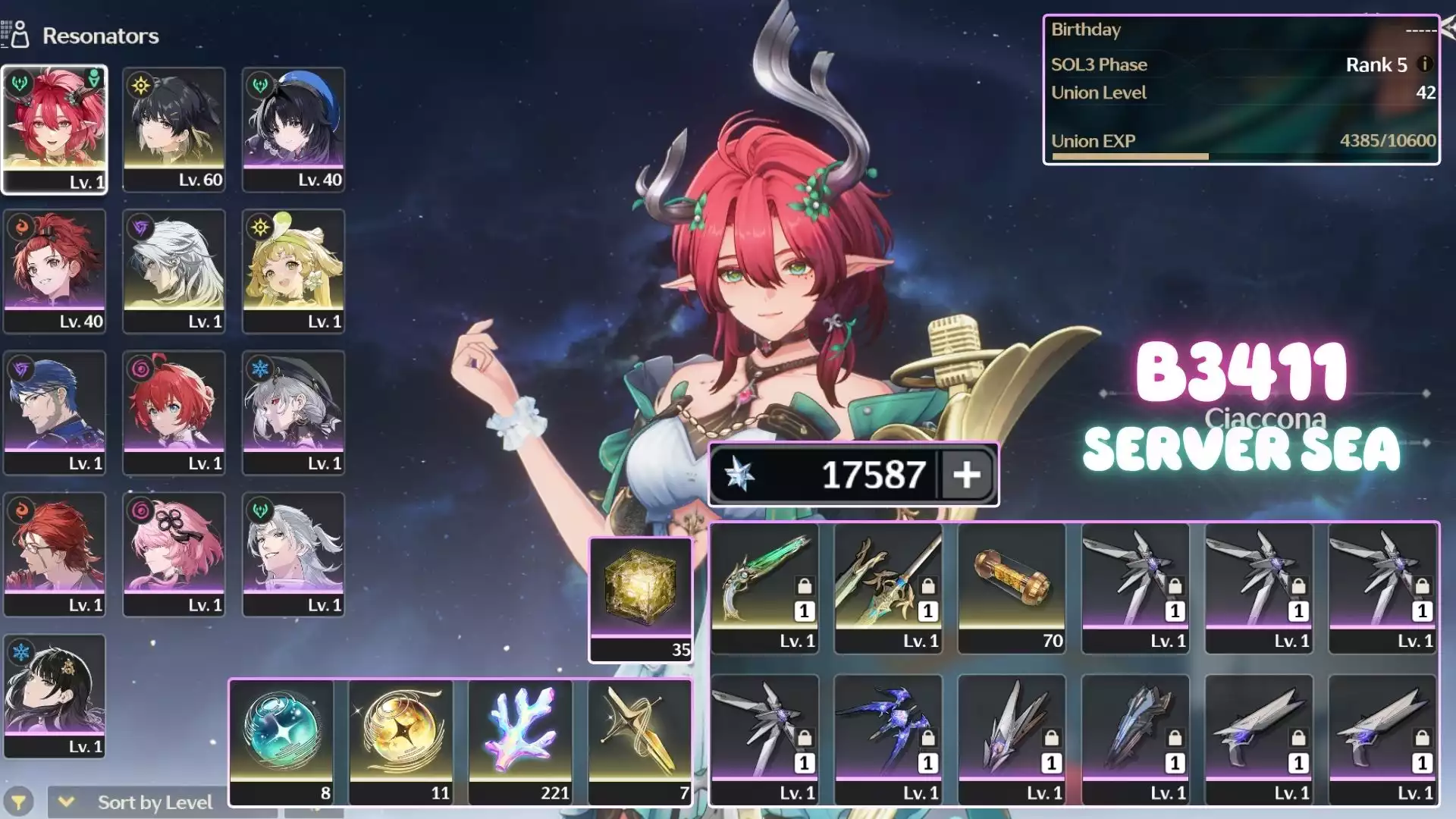
Task: Choose the blue-haired resonator with glasses
Action: tap(55, 413)
